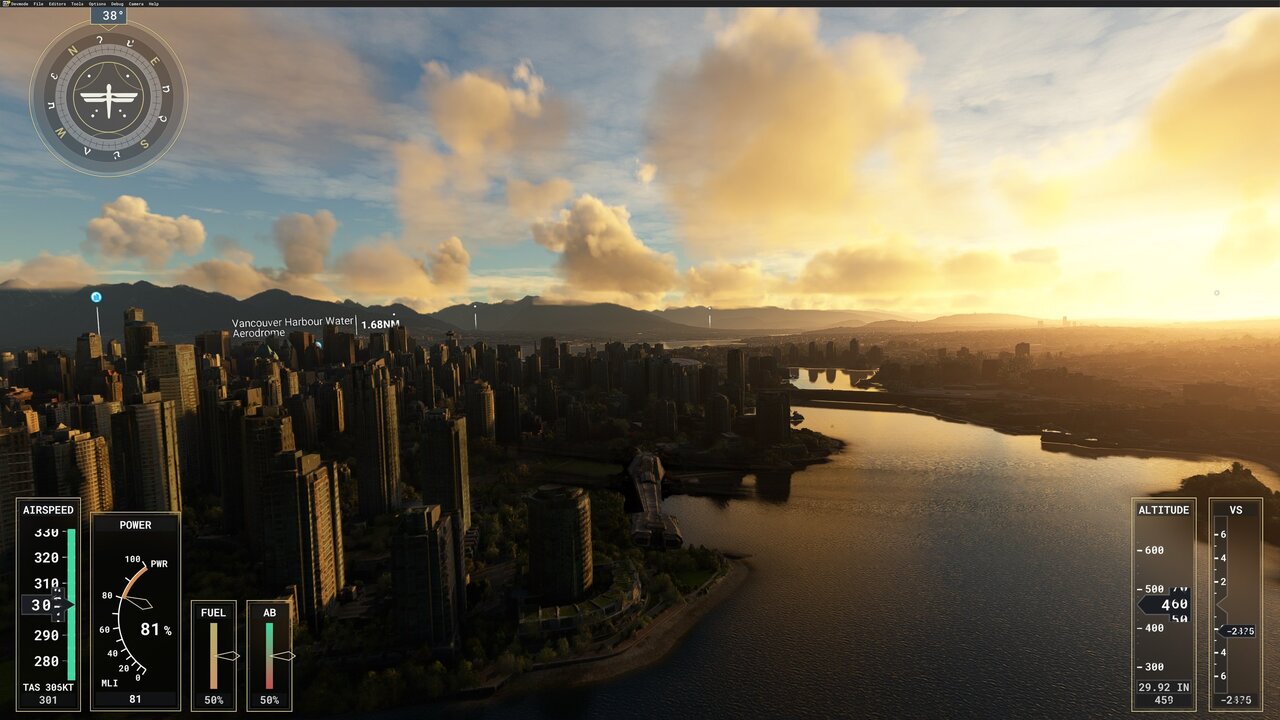Image resolution: width=1280 pixels, height=720 pixels.
Task: Open the Editors menu
Action: (57, 4)
